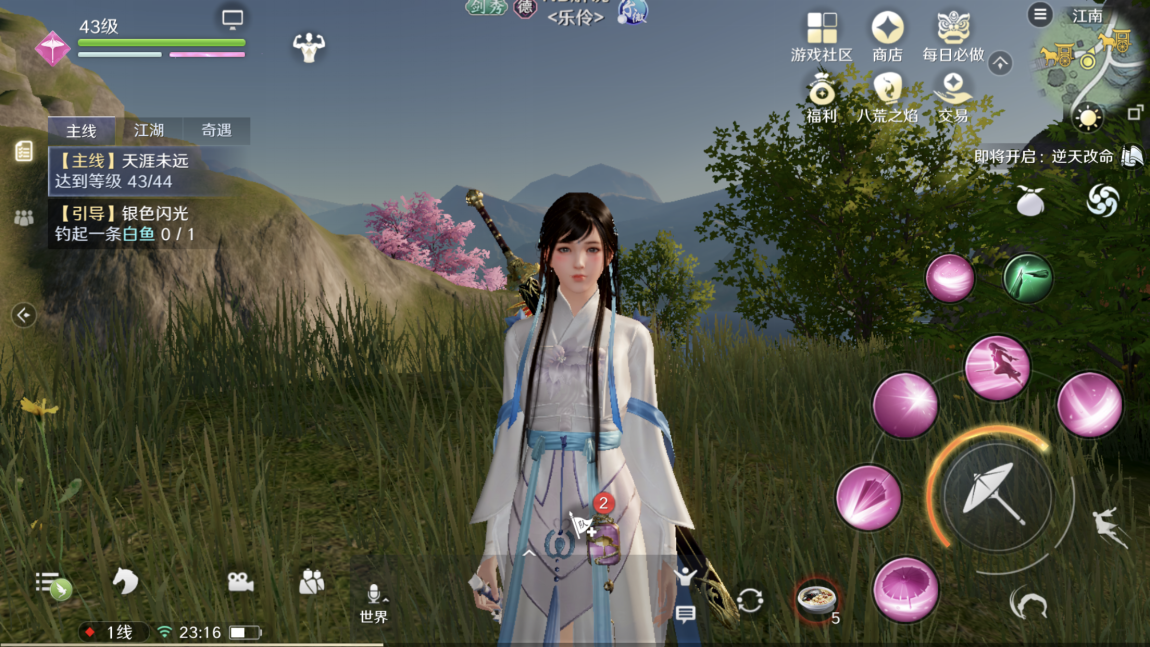Collapse the quest tracker with left arrow
Screen dimensions: 1150x647
point(24,315)
